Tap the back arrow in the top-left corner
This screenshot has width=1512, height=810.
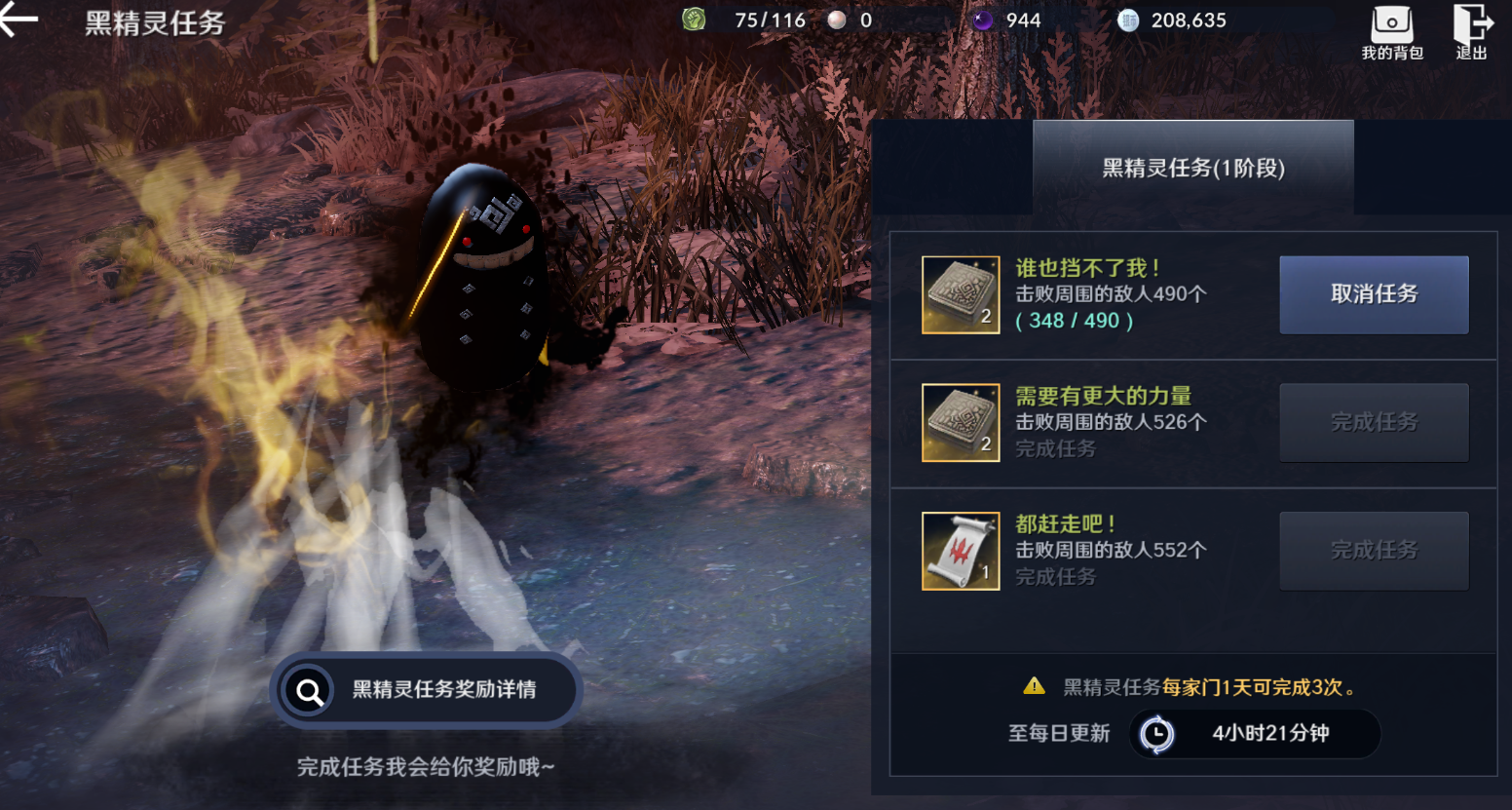[18, 18]
